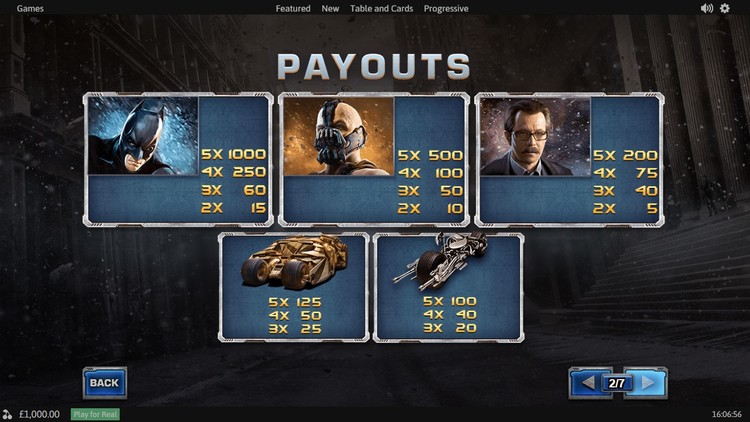This screenshot has width=750, height=422.
Task: Go back using the BACK button
Action: pos(104,382)
